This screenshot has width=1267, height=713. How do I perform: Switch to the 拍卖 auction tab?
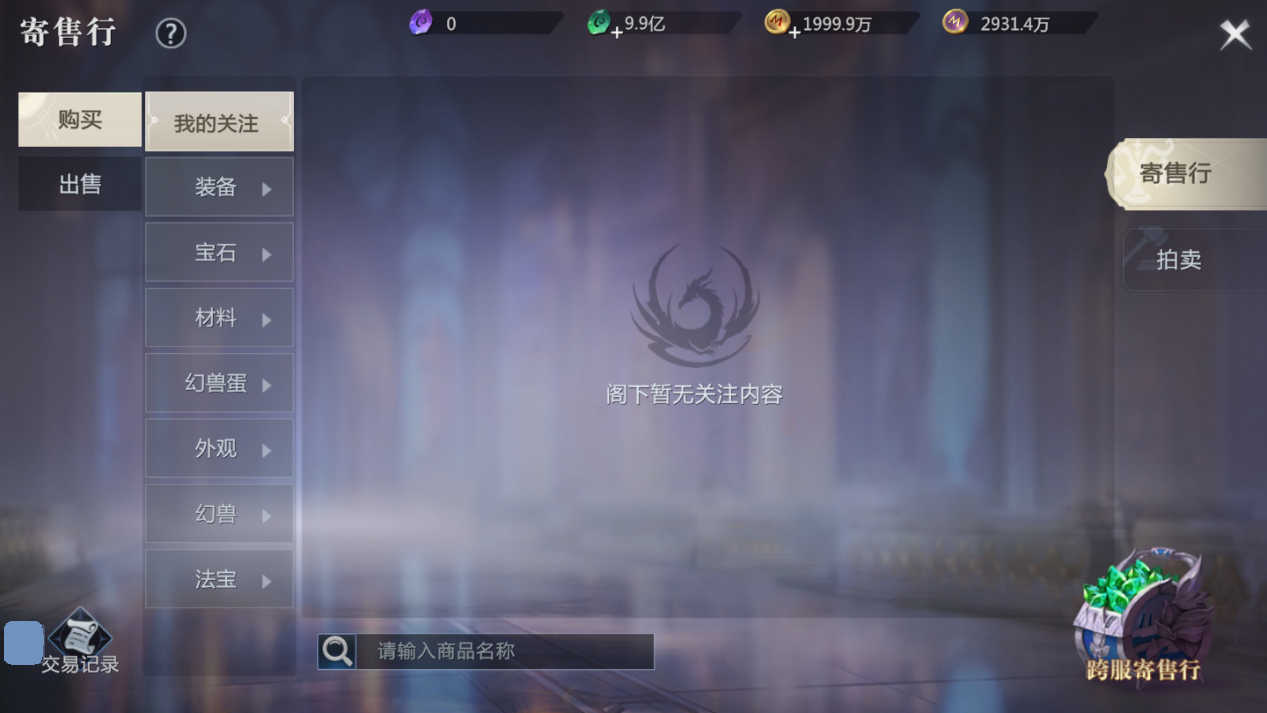1180,260
